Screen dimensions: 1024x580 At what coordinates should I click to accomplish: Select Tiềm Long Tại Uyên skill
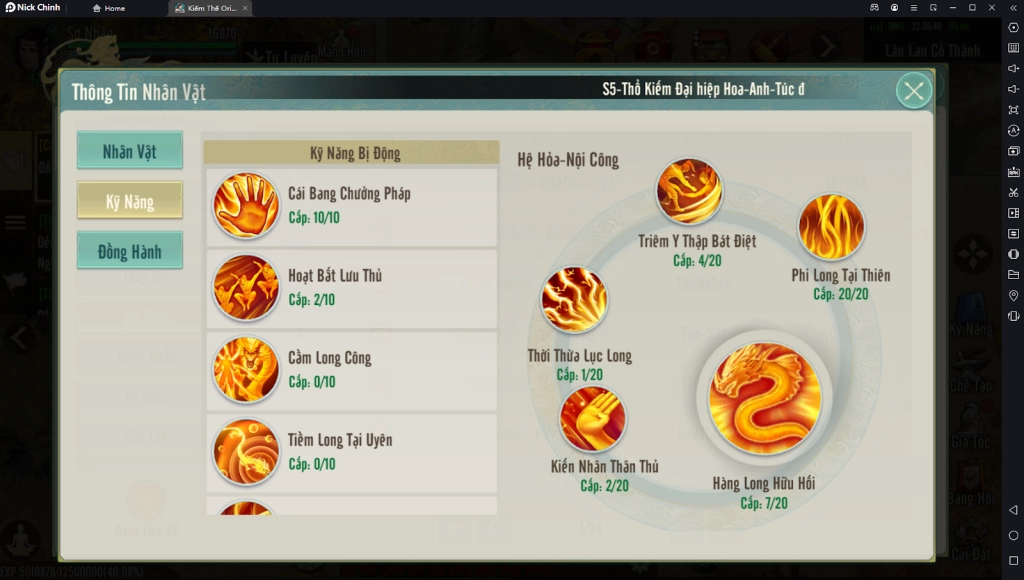click(351, 451)
